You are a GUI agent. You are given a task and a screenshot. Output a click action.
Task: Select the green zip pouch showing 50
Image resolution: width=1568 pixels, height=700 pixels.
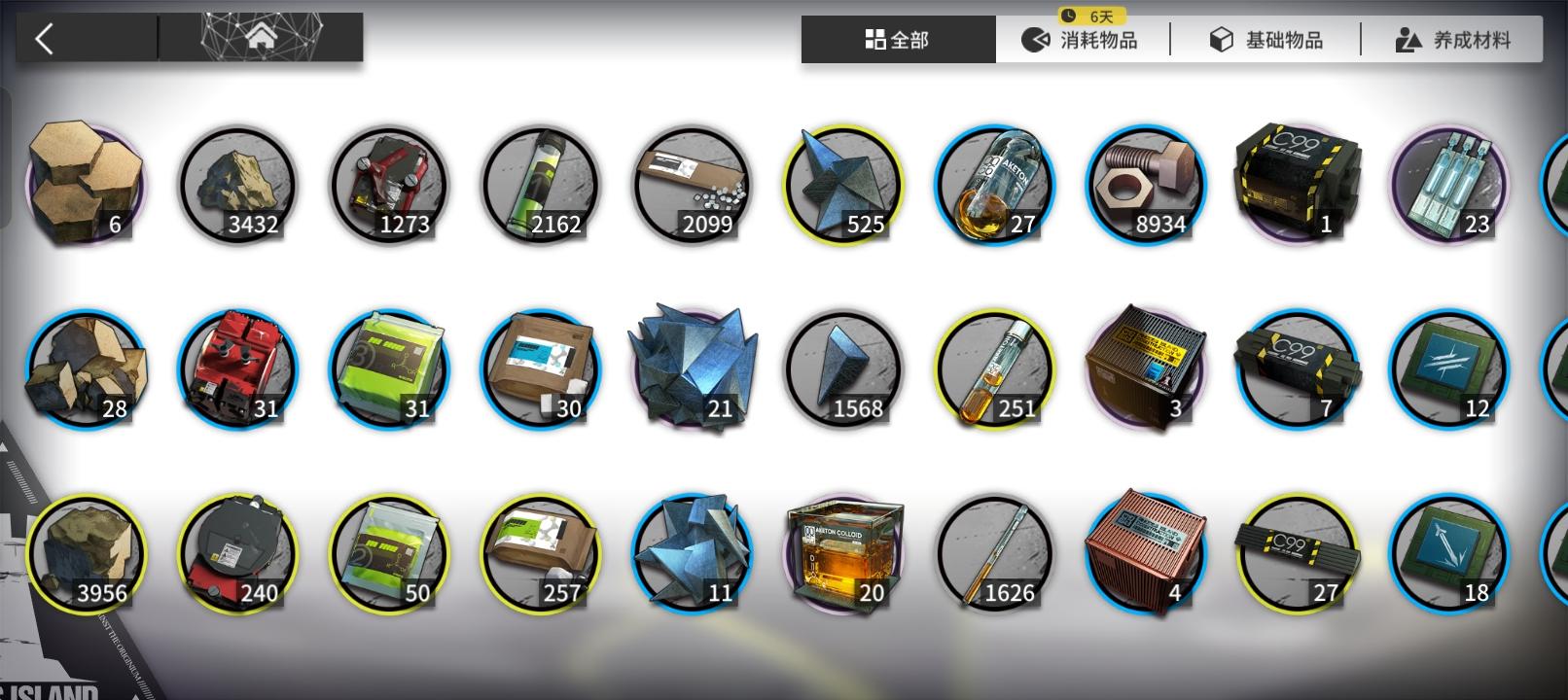(389, 552)
